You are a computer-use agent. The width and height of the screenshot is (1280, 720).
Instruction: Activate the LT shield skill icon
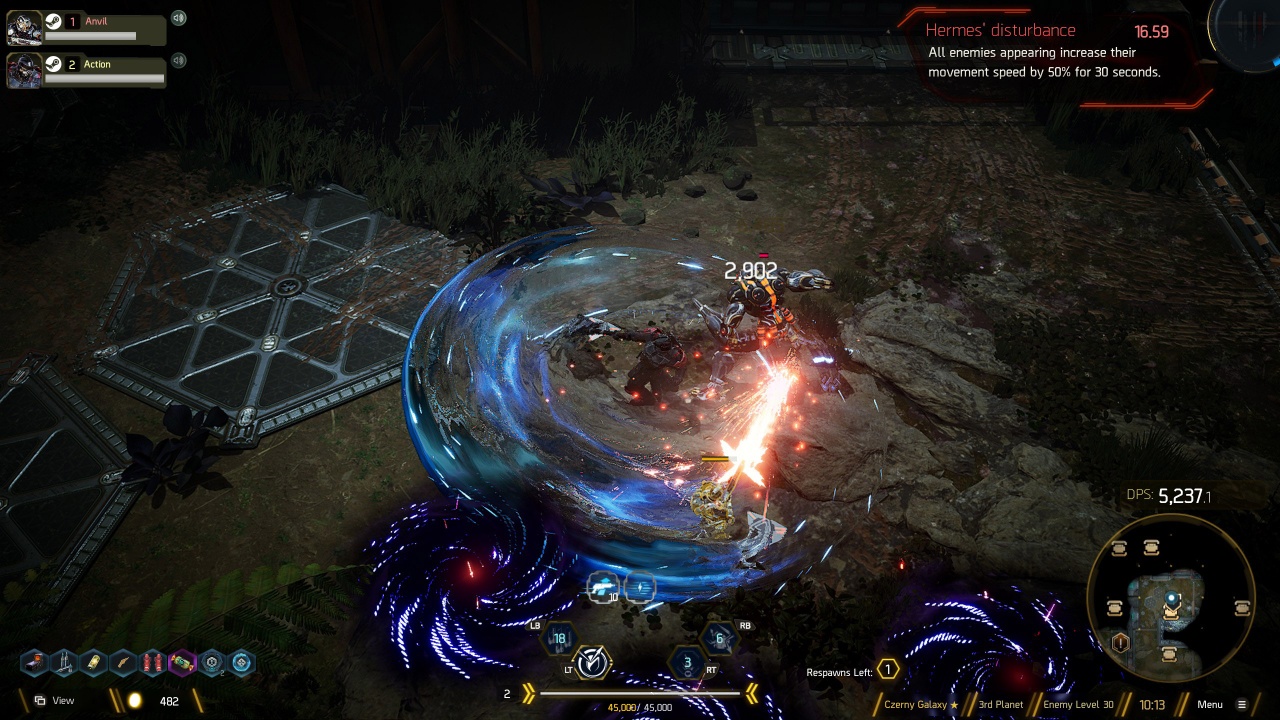pos(594,662)
